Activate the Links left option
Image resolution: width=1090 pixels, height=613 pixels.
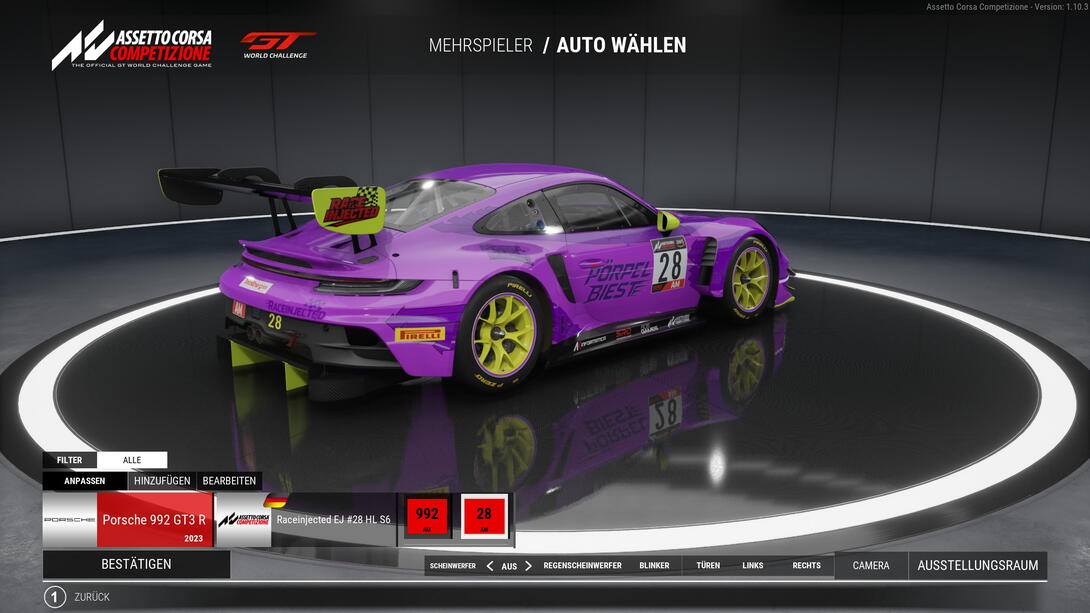753,566
